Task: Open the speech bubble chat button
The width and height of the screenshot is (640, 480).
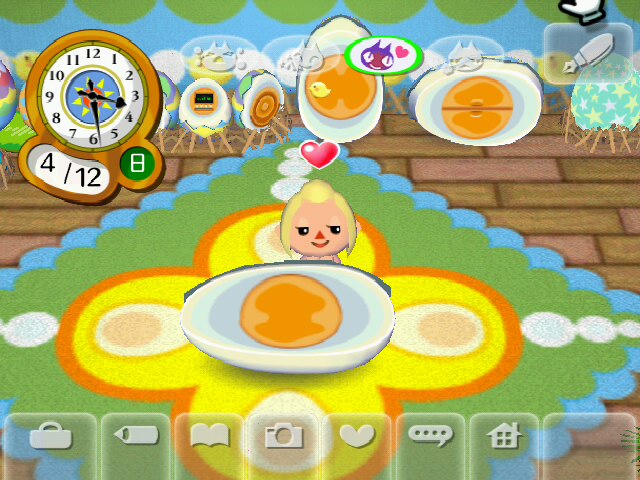Action: pyautogui.click(x=430, y=436)
